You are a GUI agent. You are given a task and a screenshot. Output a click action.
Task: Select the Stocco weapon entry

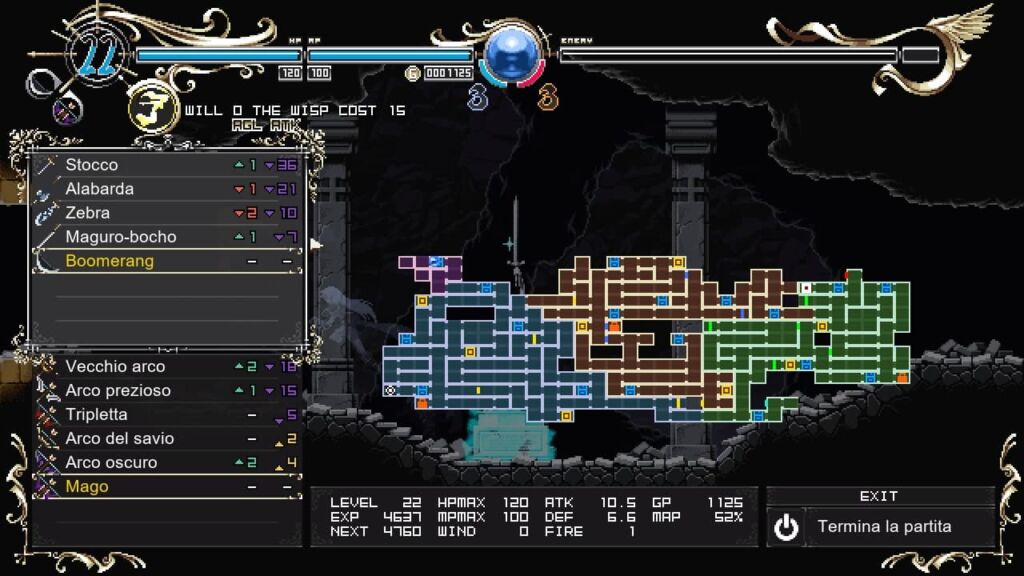(x=167, y=165)
